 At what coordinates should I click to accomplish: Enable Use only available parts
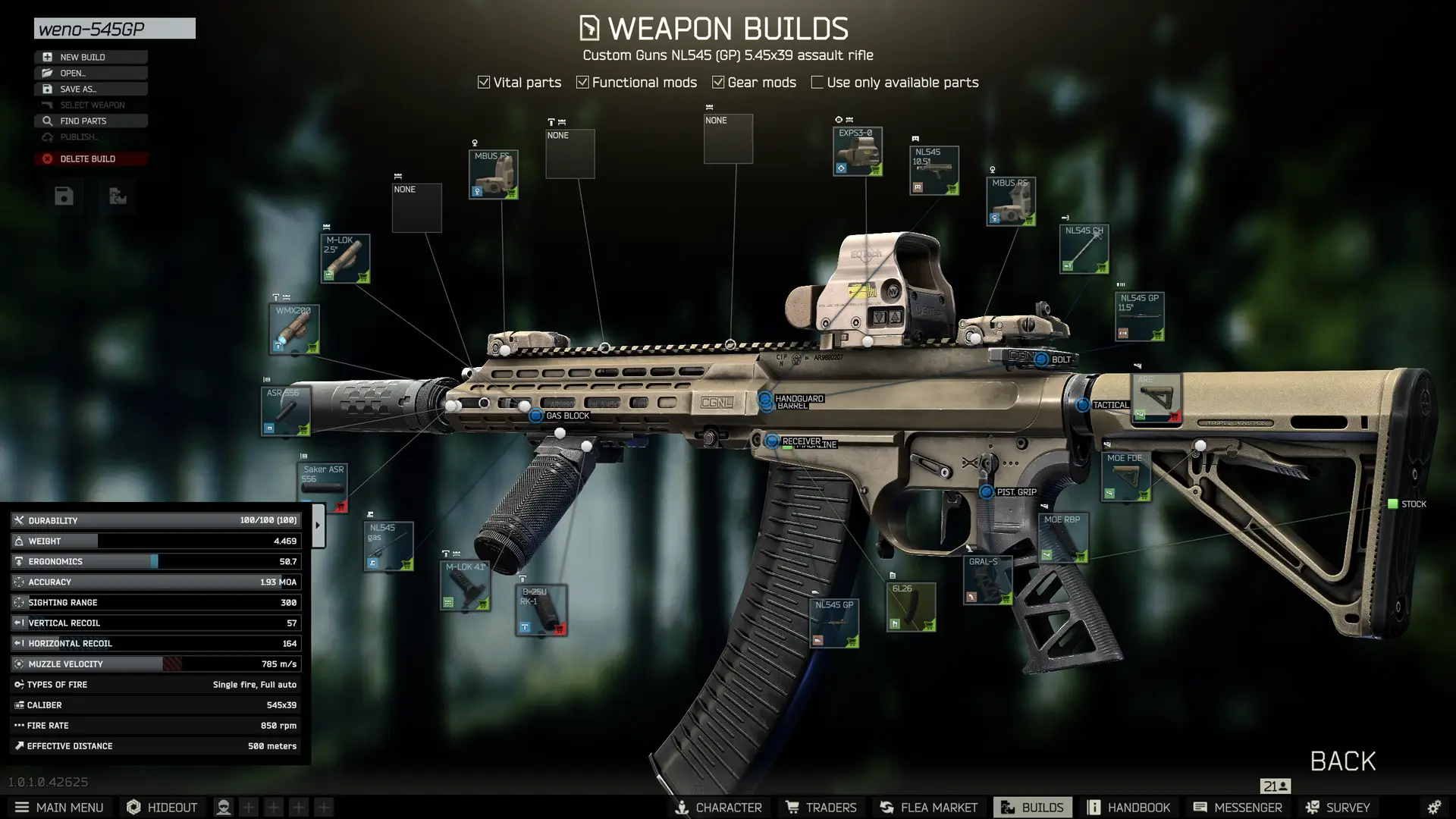pos(817,82)
